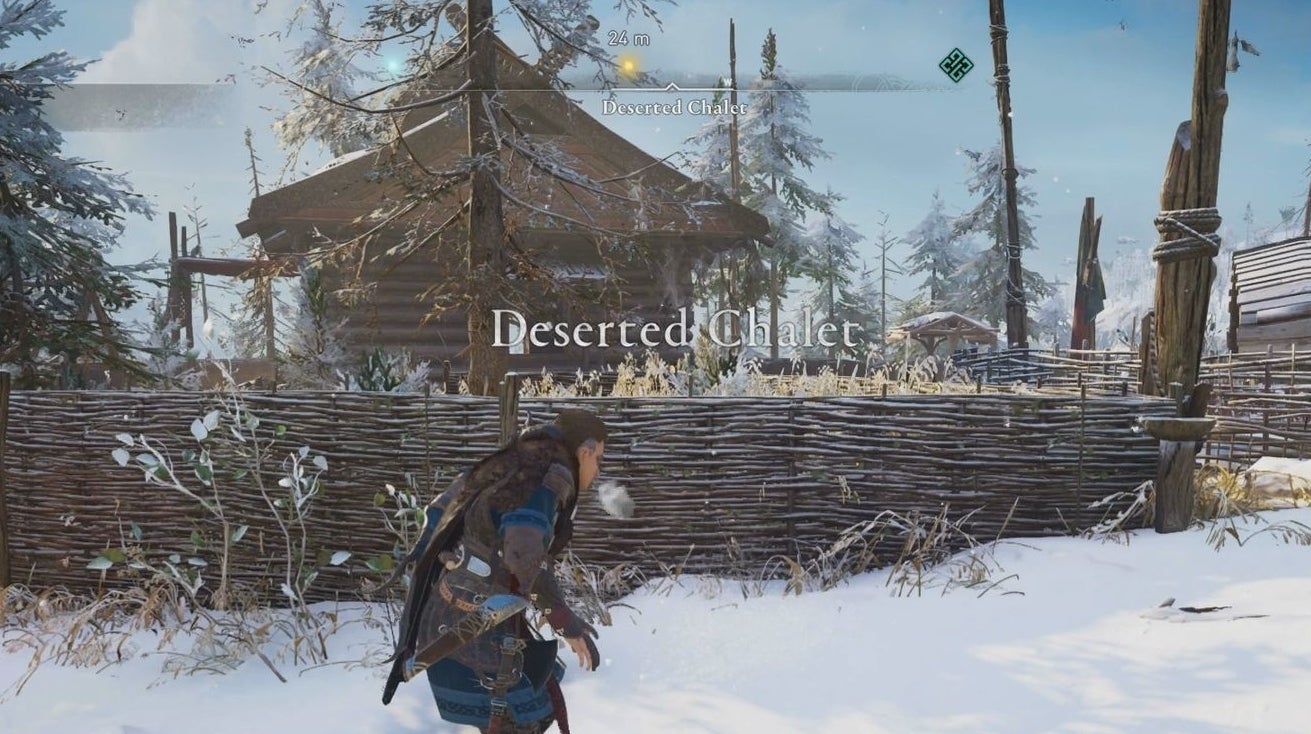Click the west direction W indicator
This screenshot has height=734, width=1311.
[x=728, y=81]
